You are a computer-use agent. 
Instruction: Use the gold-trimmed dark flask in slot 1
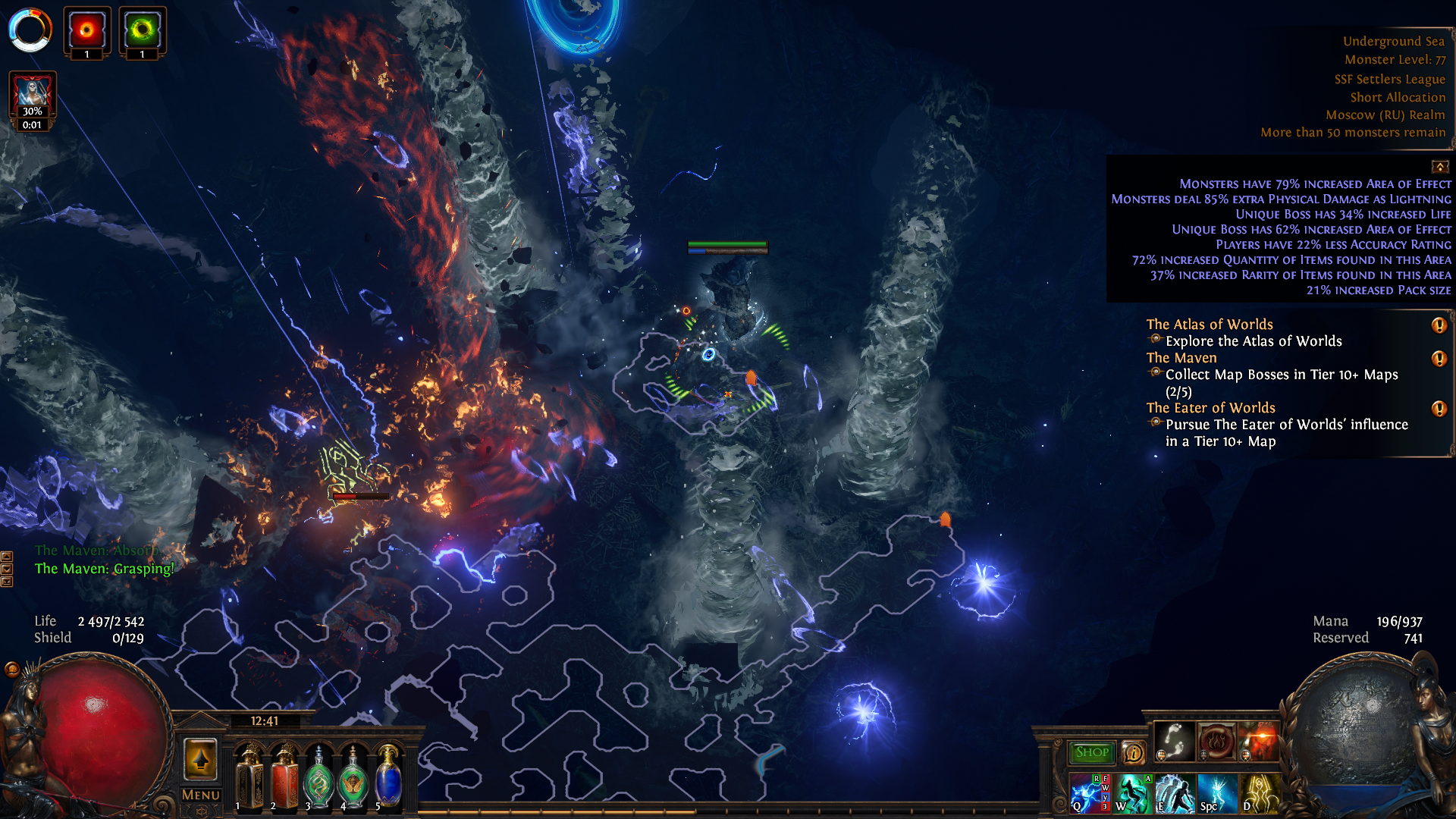(x=249, y=777)
